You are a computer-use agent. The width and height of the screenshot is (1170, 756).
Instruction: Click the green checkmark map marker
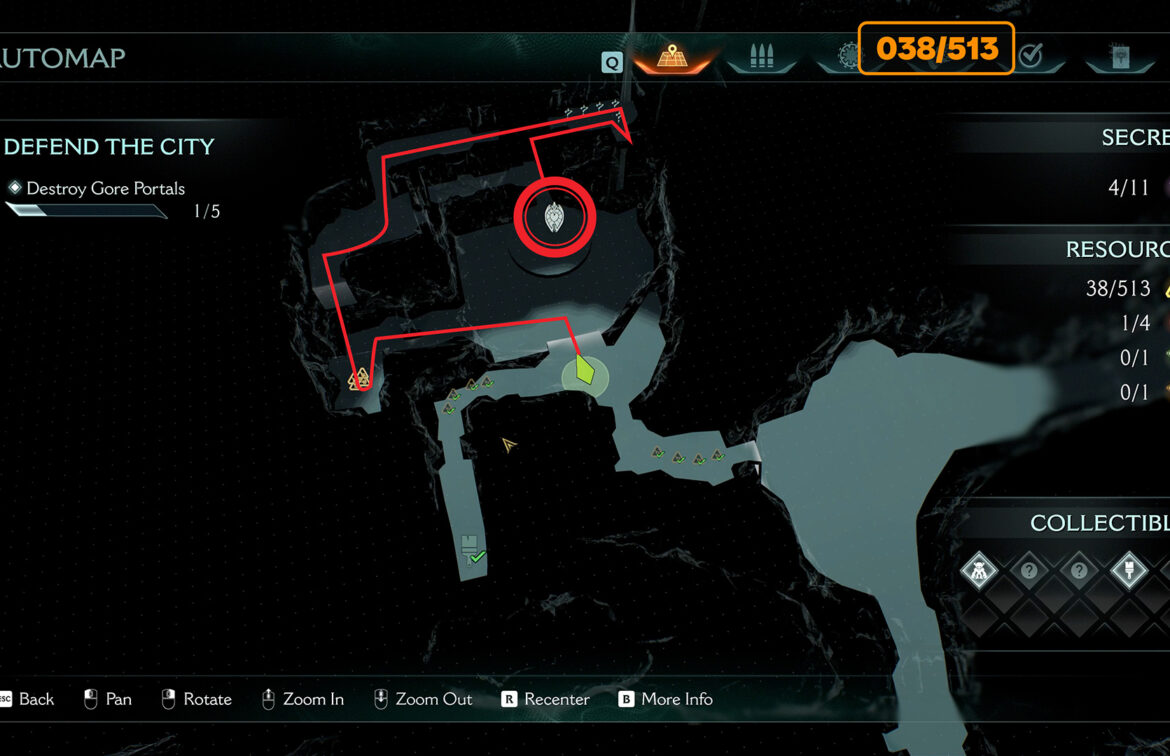pos(477,557)
